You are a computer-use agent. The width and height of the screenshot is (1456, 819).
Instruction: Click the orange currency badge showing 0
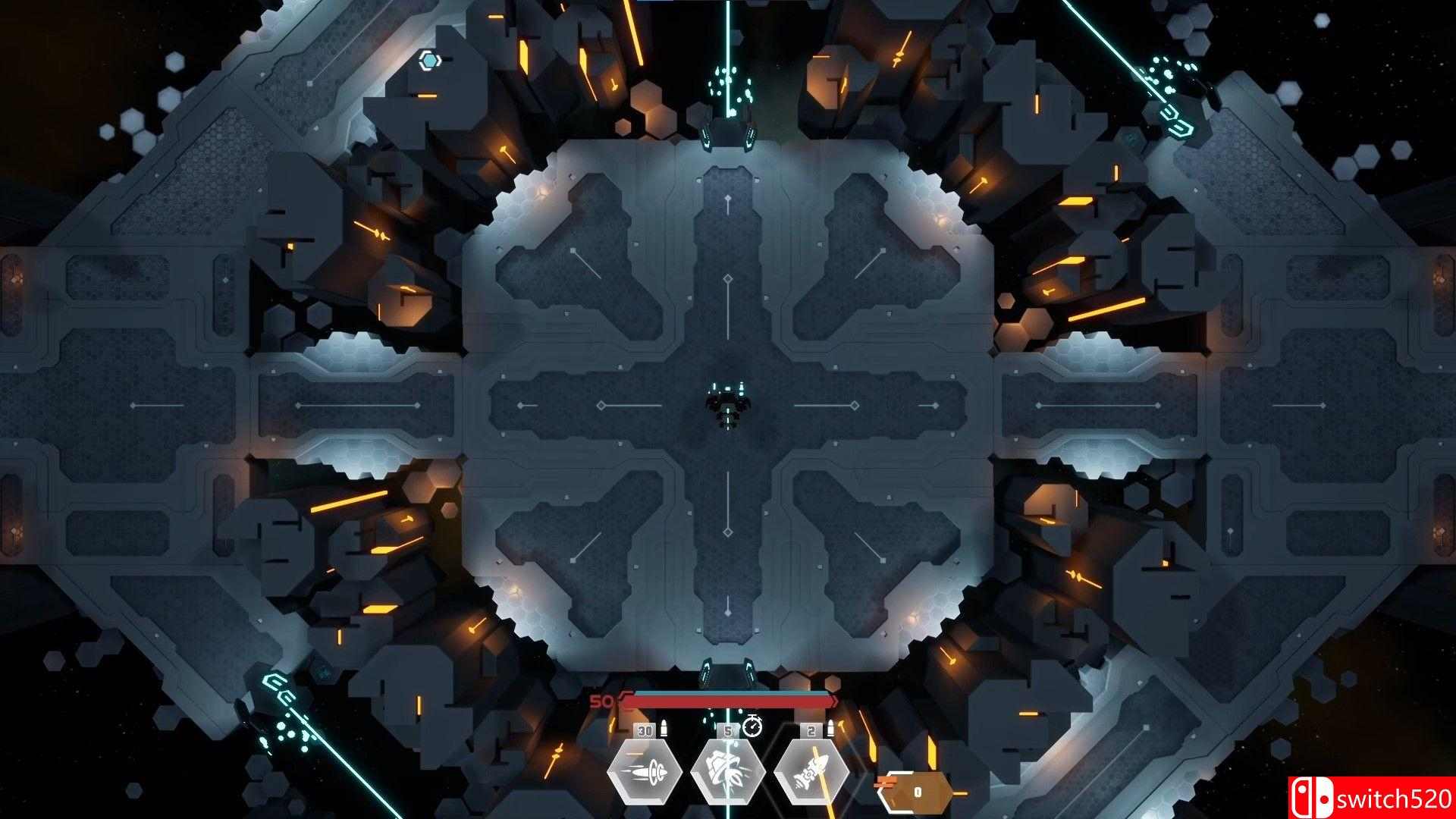coord(918,791)
